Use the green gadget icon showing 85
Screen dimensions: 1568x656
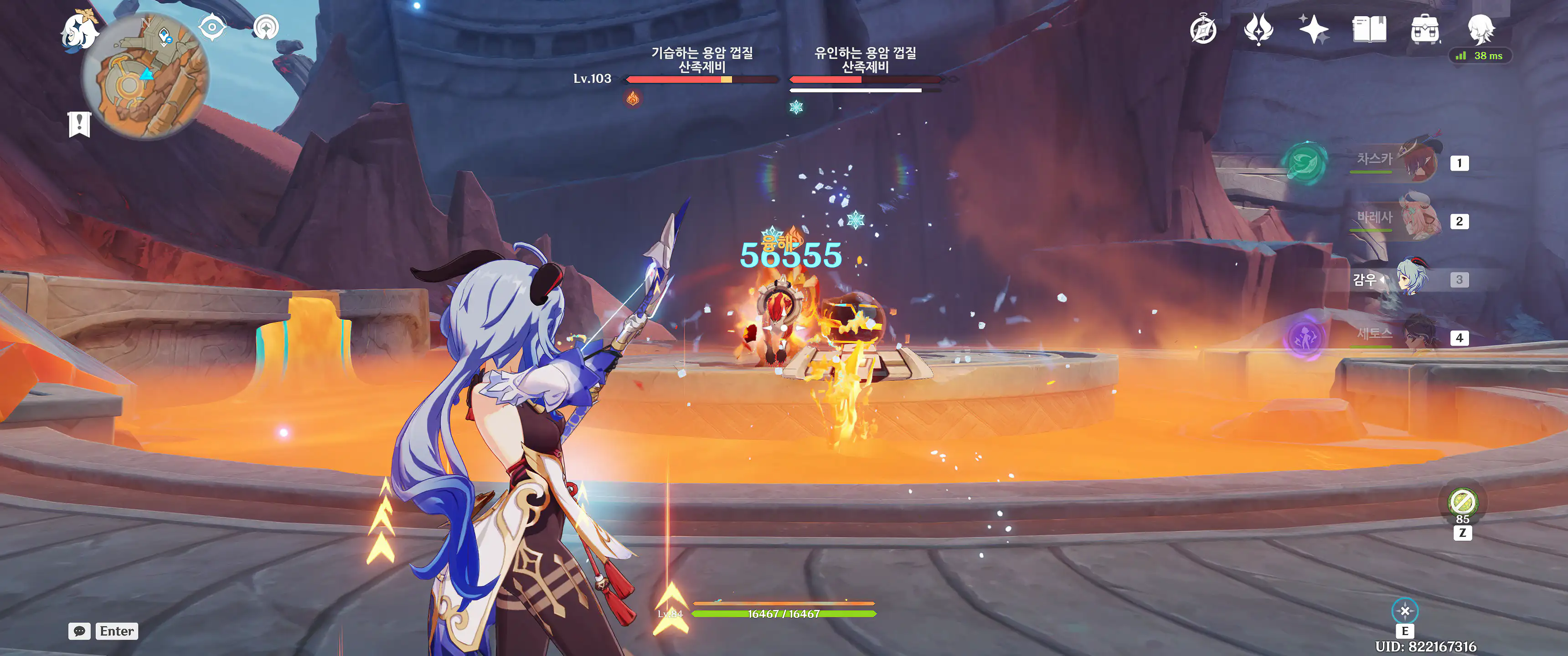[x=1462, y=502]
